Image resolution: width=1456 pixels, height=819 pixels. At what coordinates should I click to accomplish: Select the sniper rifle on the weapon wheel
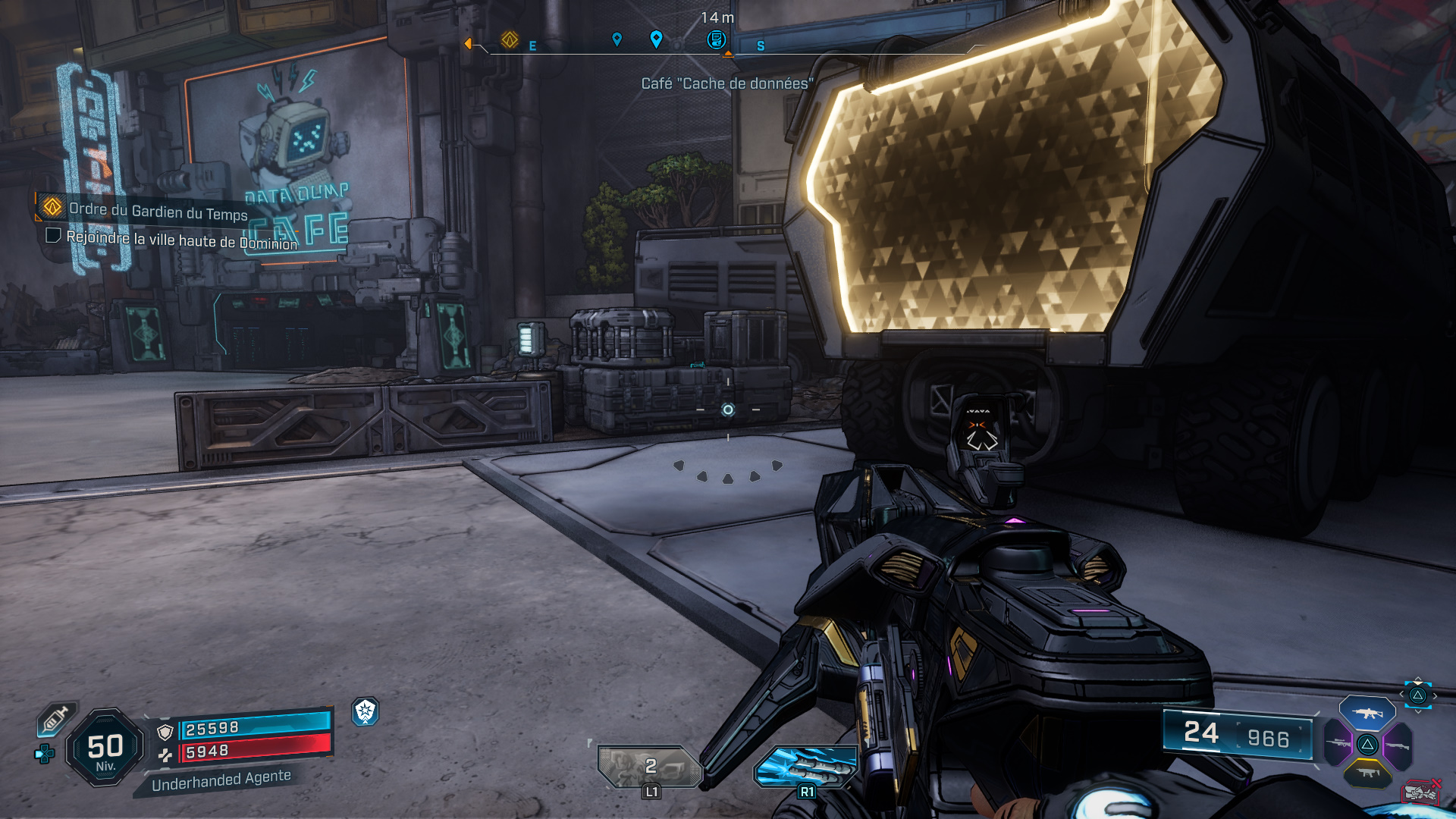[1337, 743]
